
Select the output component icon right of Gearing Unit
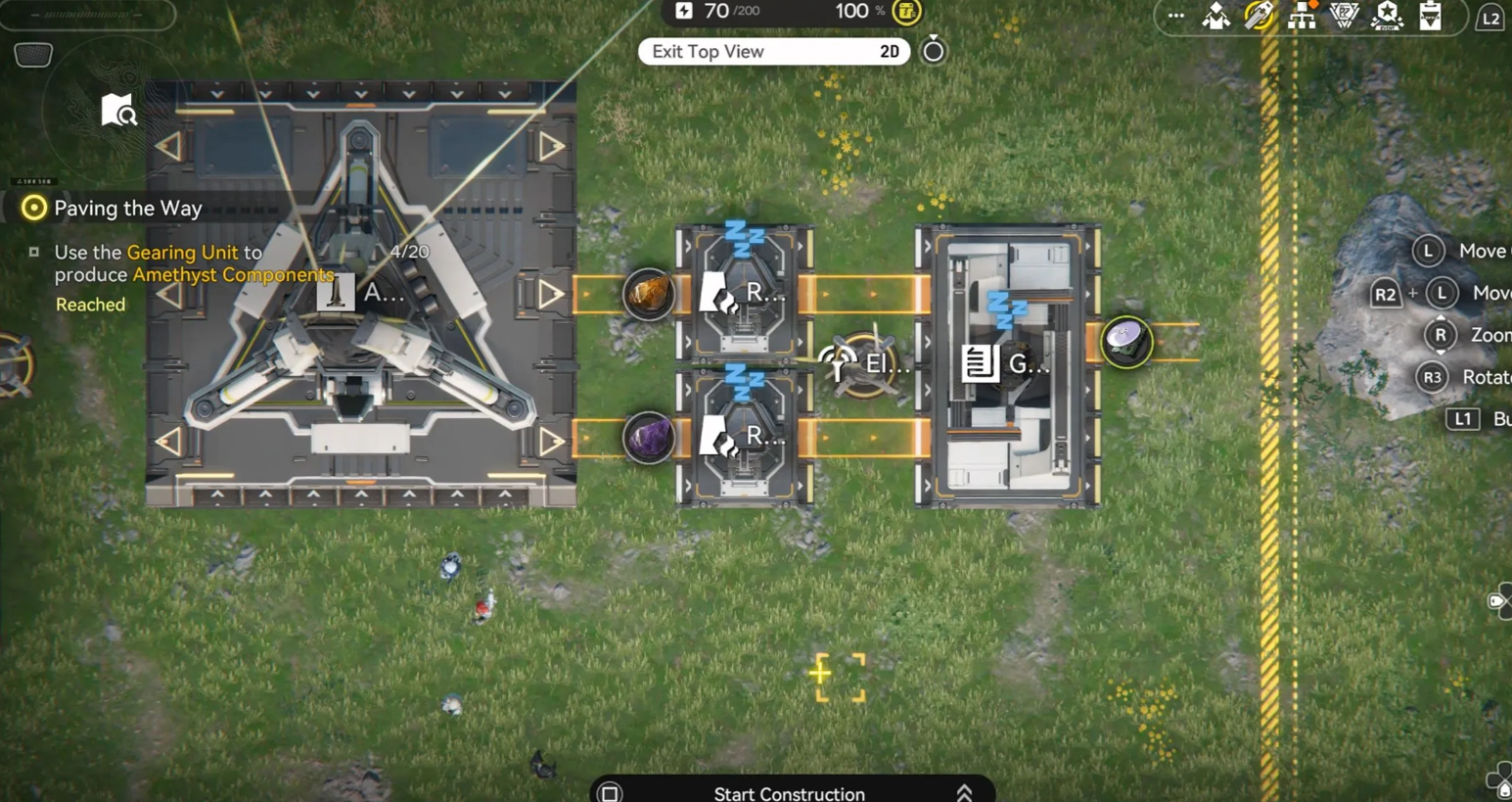click(x=1125, y=341)
